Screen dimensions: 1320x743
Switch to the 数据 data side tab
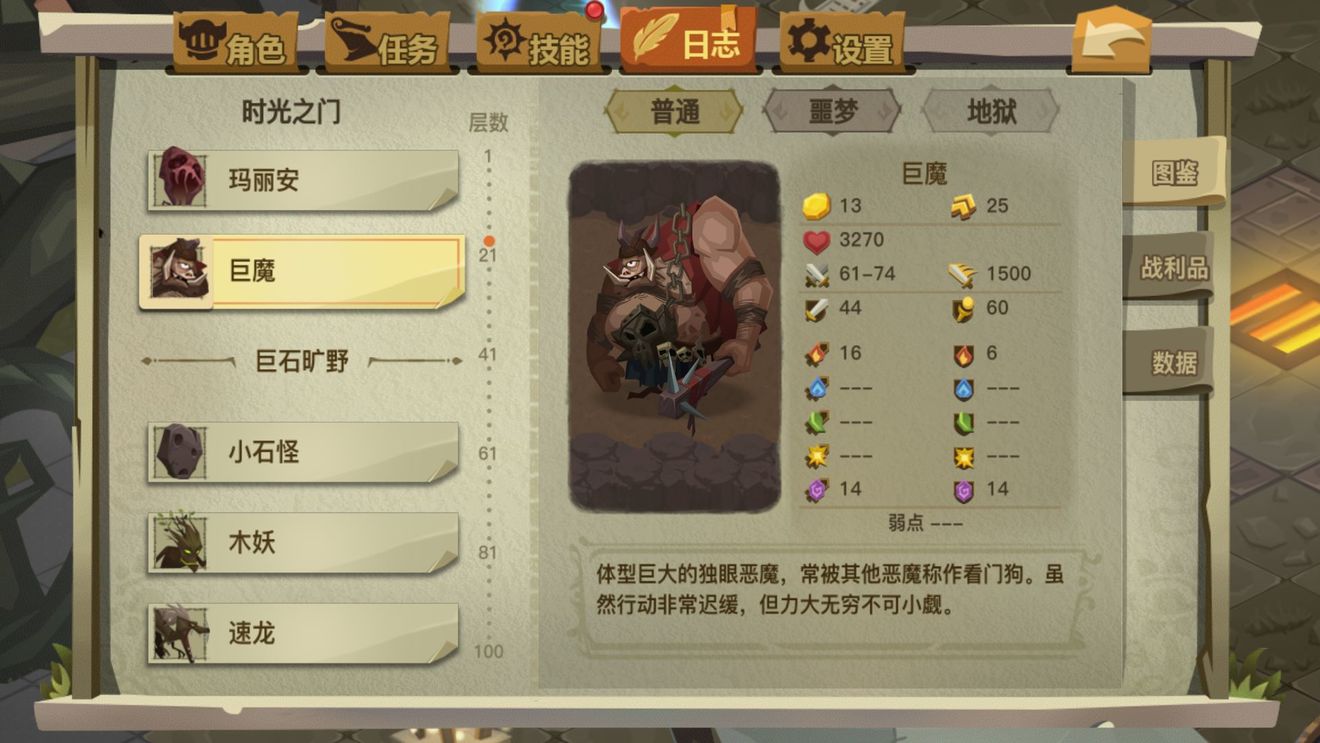pyautogui.click(x=1176, y=361)
